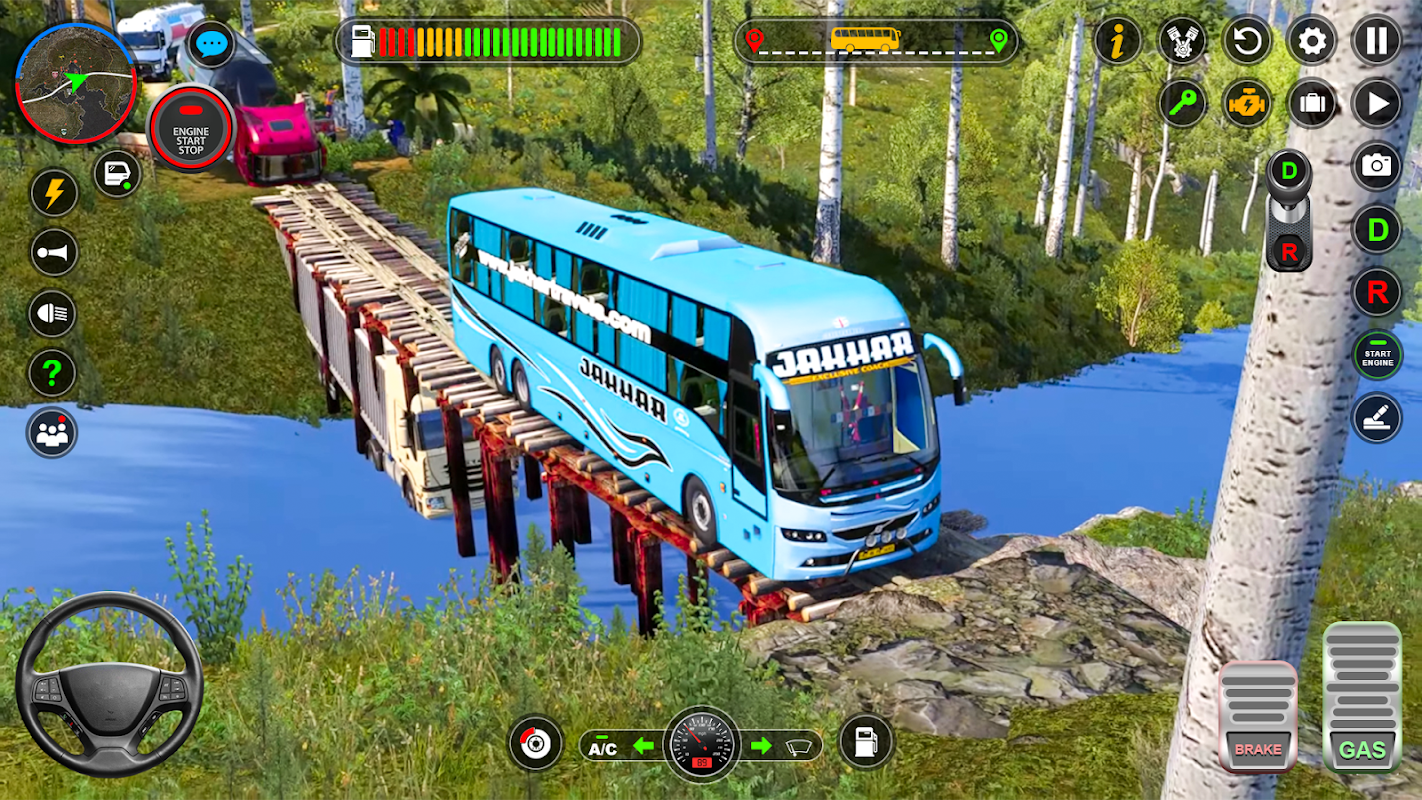Step on the Brake pedal
The image size is (1422, 800).
pyautogui.click(x=1257, y=716)
